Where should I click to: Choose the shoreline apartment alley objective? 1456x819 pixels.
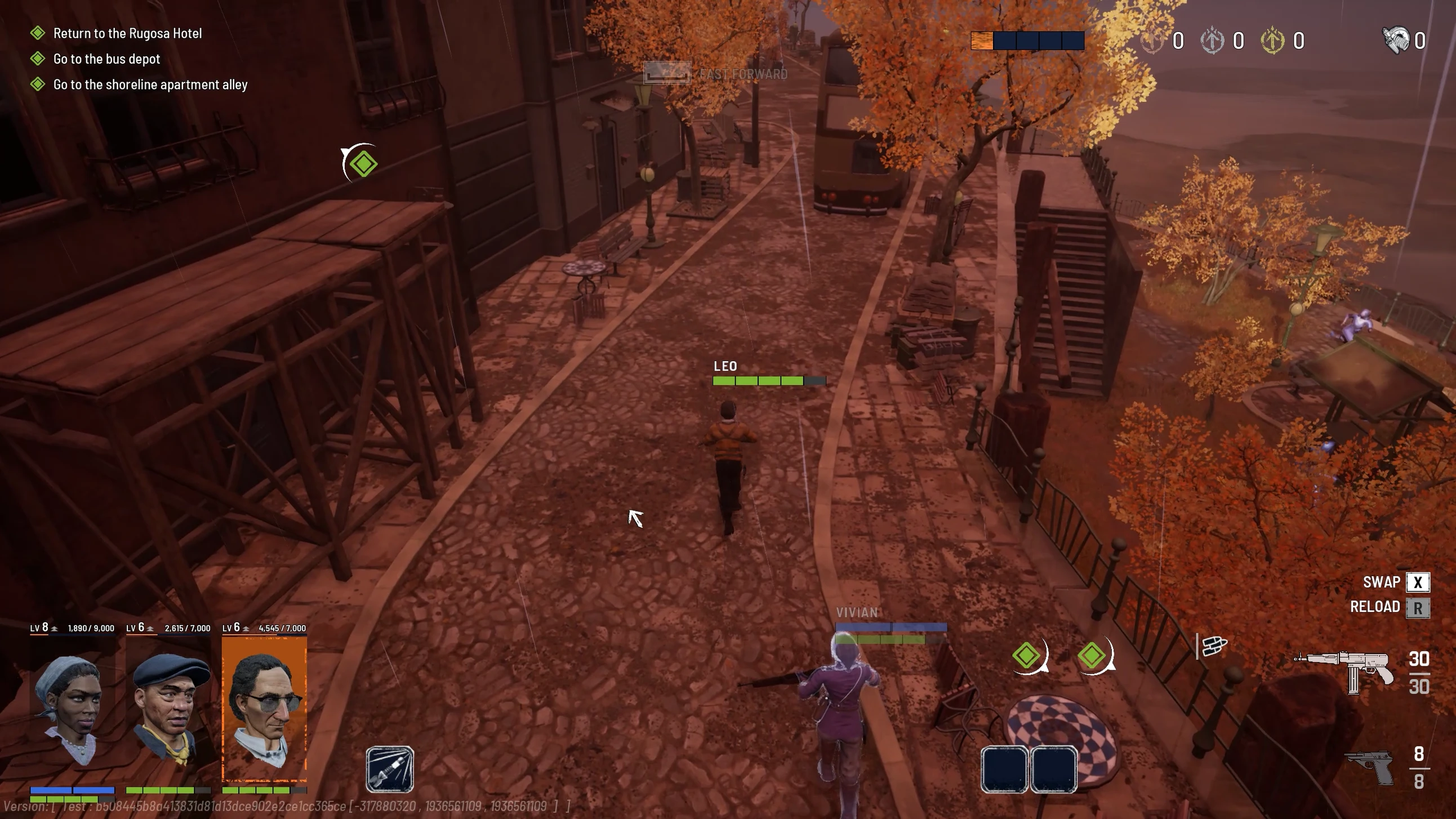coord(150,85)
